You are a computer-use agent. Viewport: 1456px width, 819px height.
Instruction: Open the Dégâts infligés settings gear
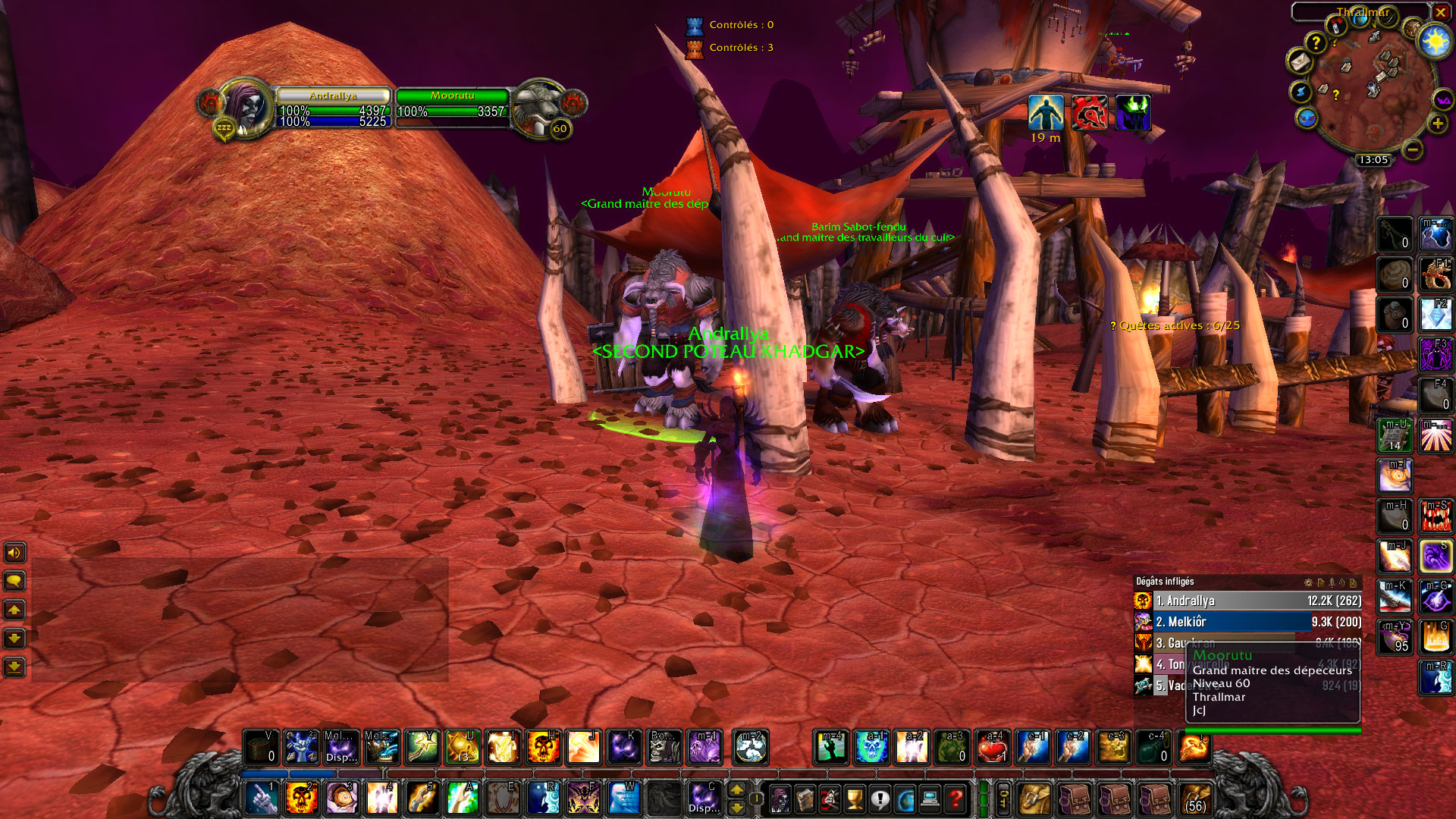(x=1308, y=582)
